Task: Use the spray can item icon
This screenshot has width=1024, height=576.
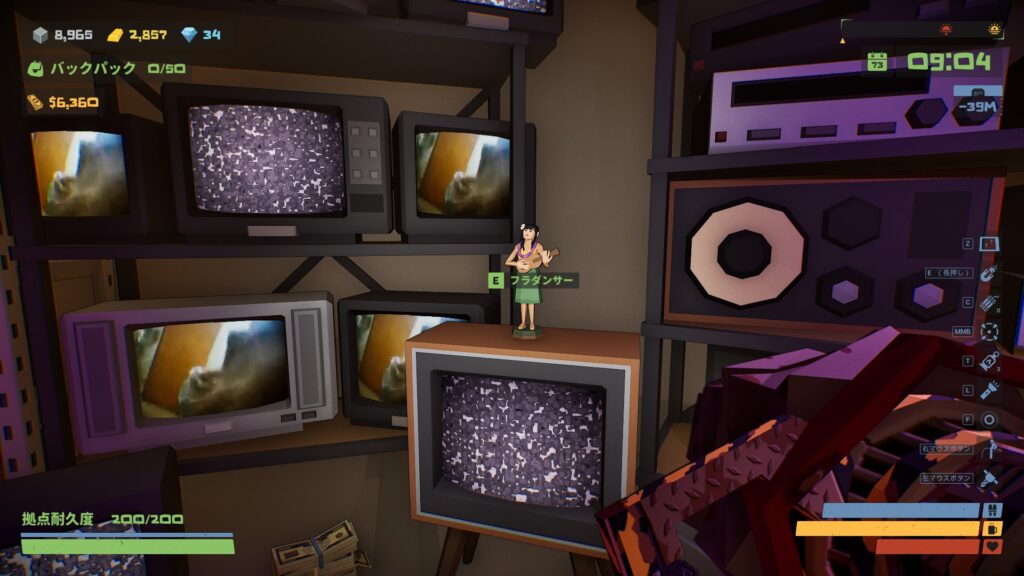Action: coord(990,361)
